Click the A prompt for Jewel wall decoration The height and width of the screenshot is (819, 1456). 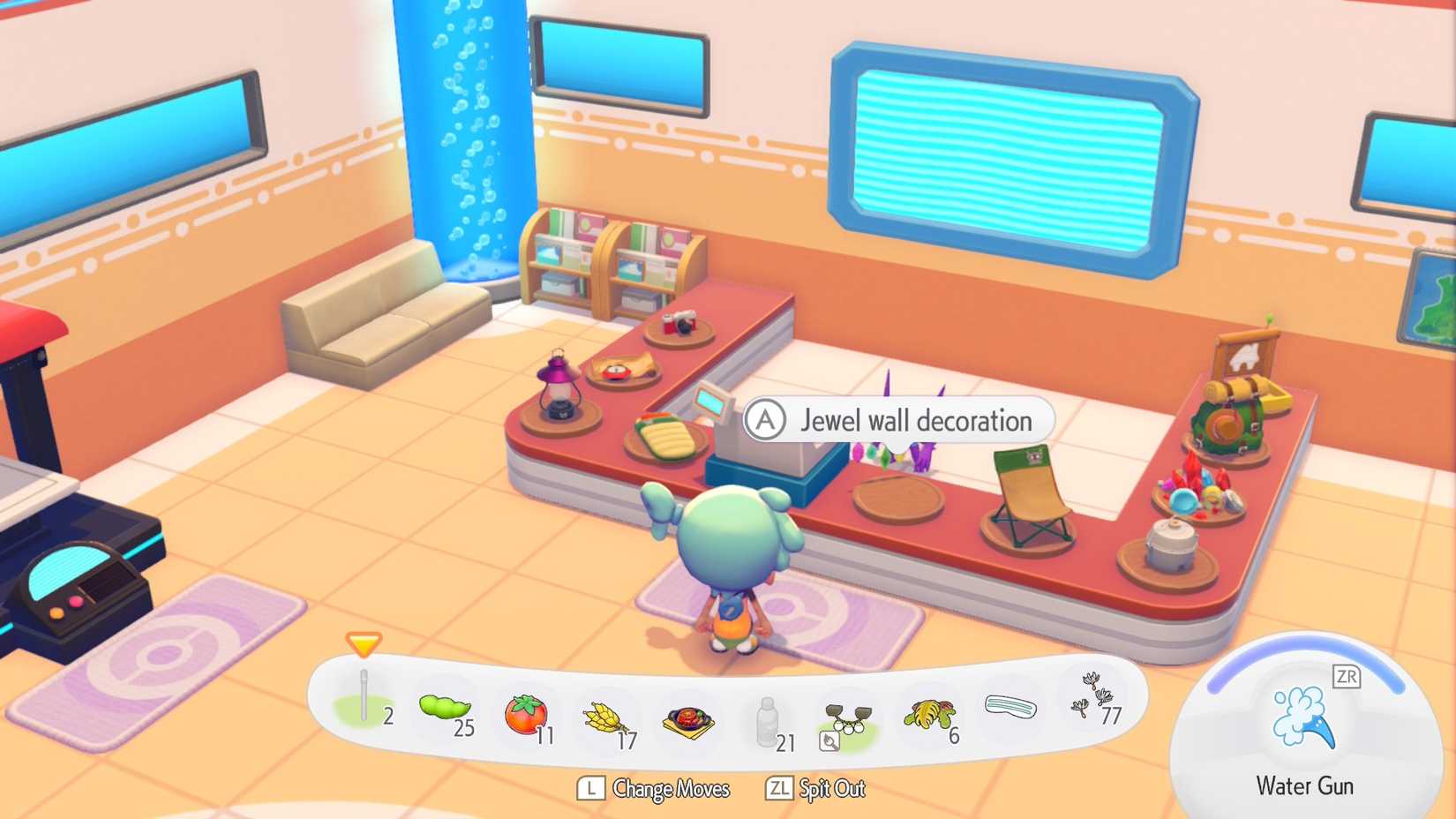point(767,421)
